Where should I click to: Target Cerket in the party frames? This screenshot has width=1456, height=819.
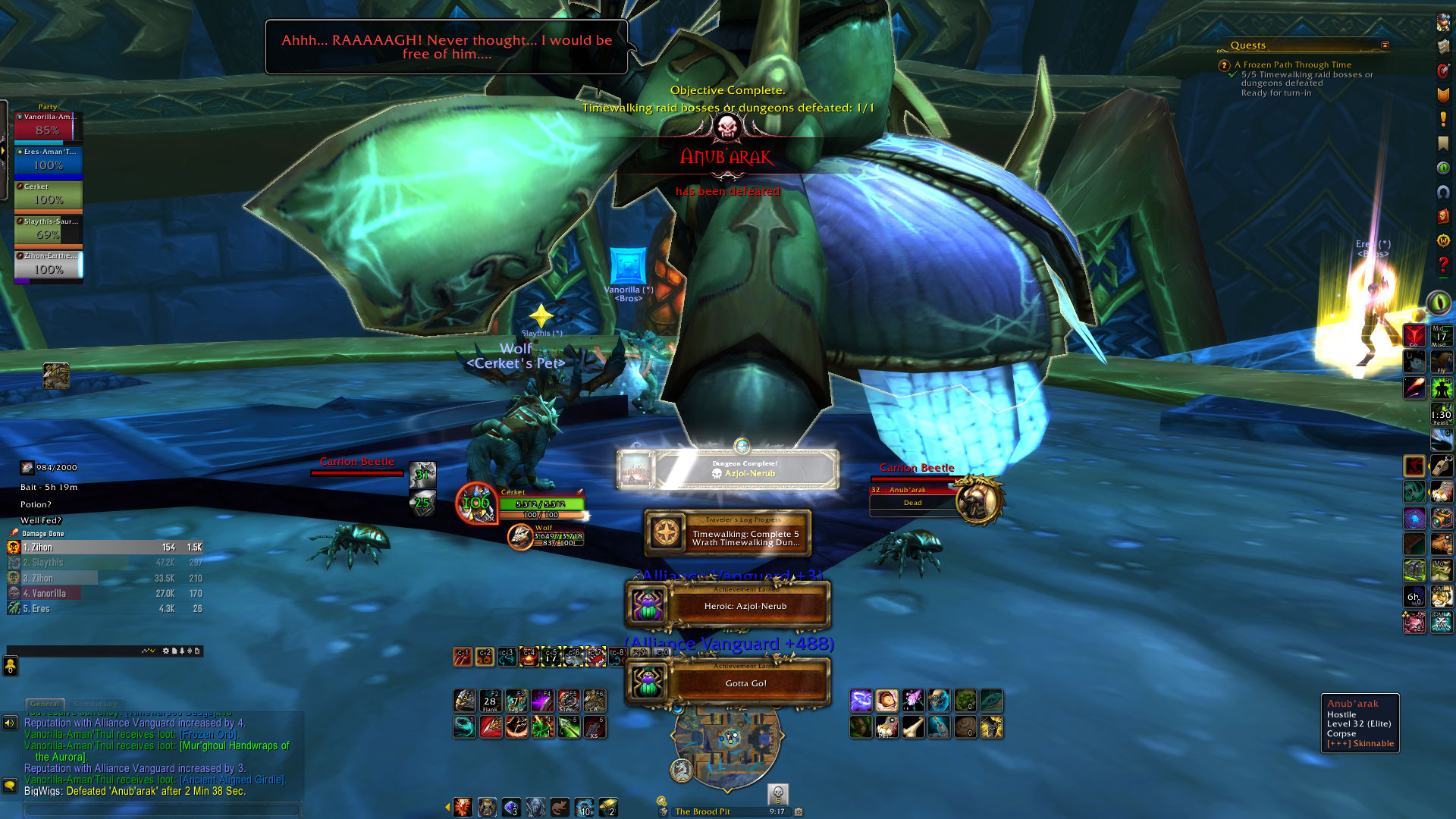pos(48,196)
